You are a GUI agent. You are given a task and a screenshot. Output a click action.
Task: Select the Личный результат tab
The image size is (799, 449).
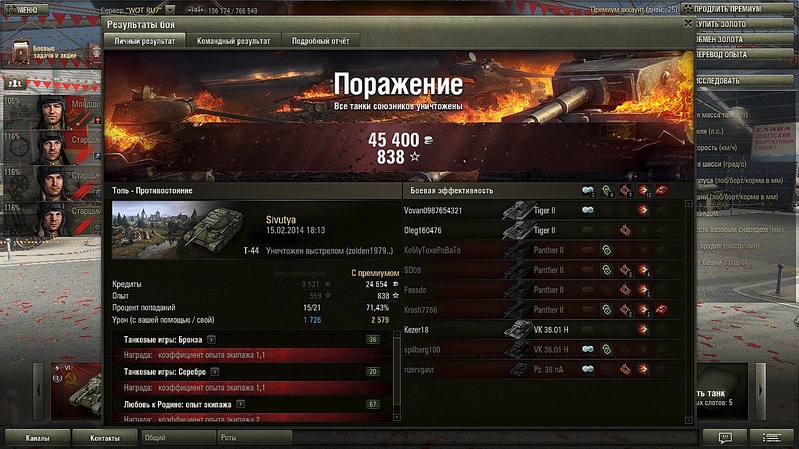click(145, 41)
